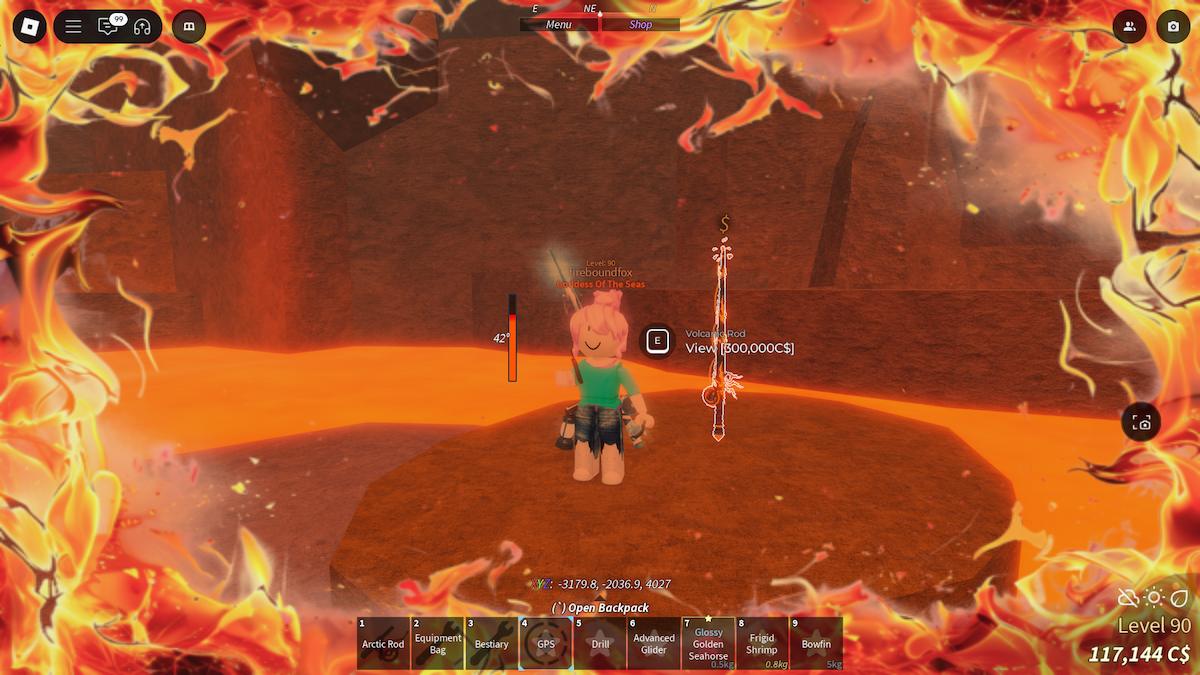1200x675 pixels.
Task: Select the Arctic Rod hotbar slot
Action: (383, 643)
